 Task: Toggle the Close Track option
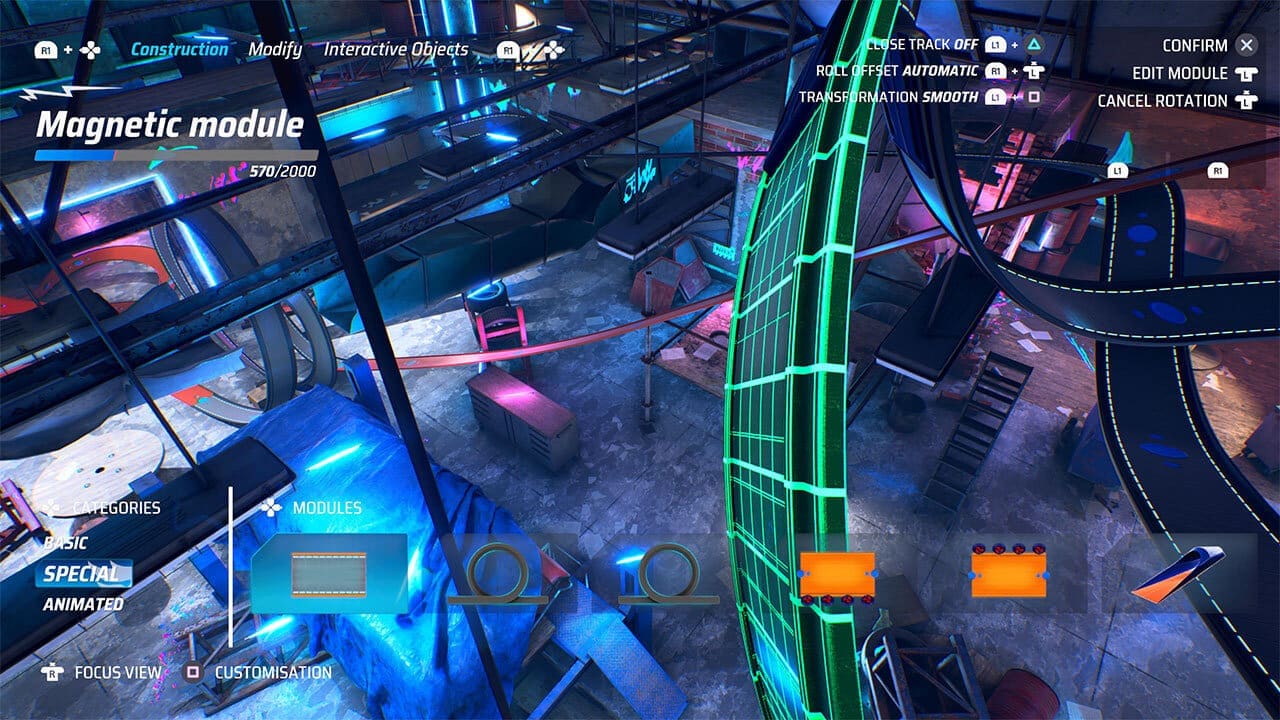tap(921, 45)
